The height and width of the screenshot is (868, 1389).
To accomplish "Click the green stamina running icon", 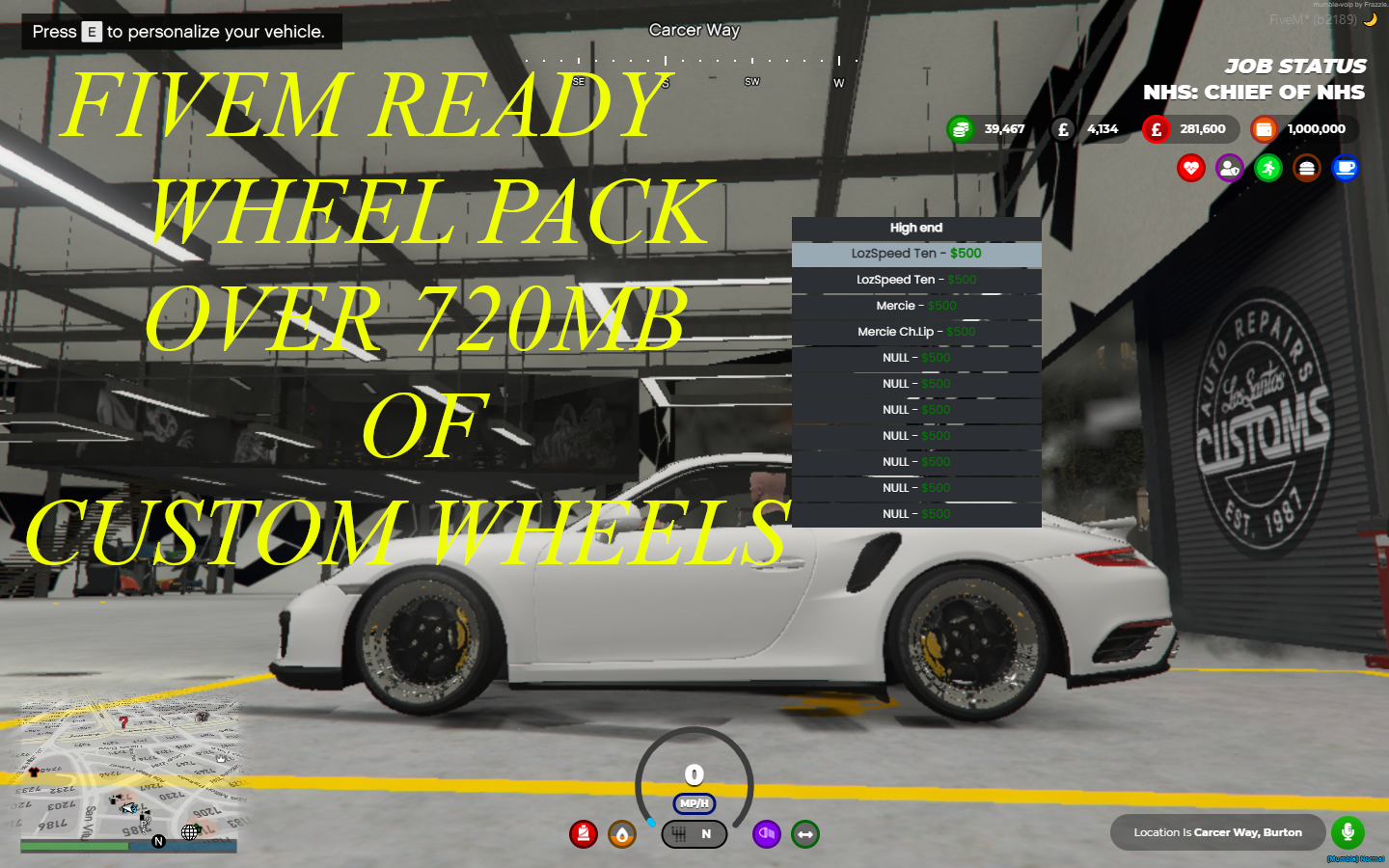I will tap(1267, 168).
